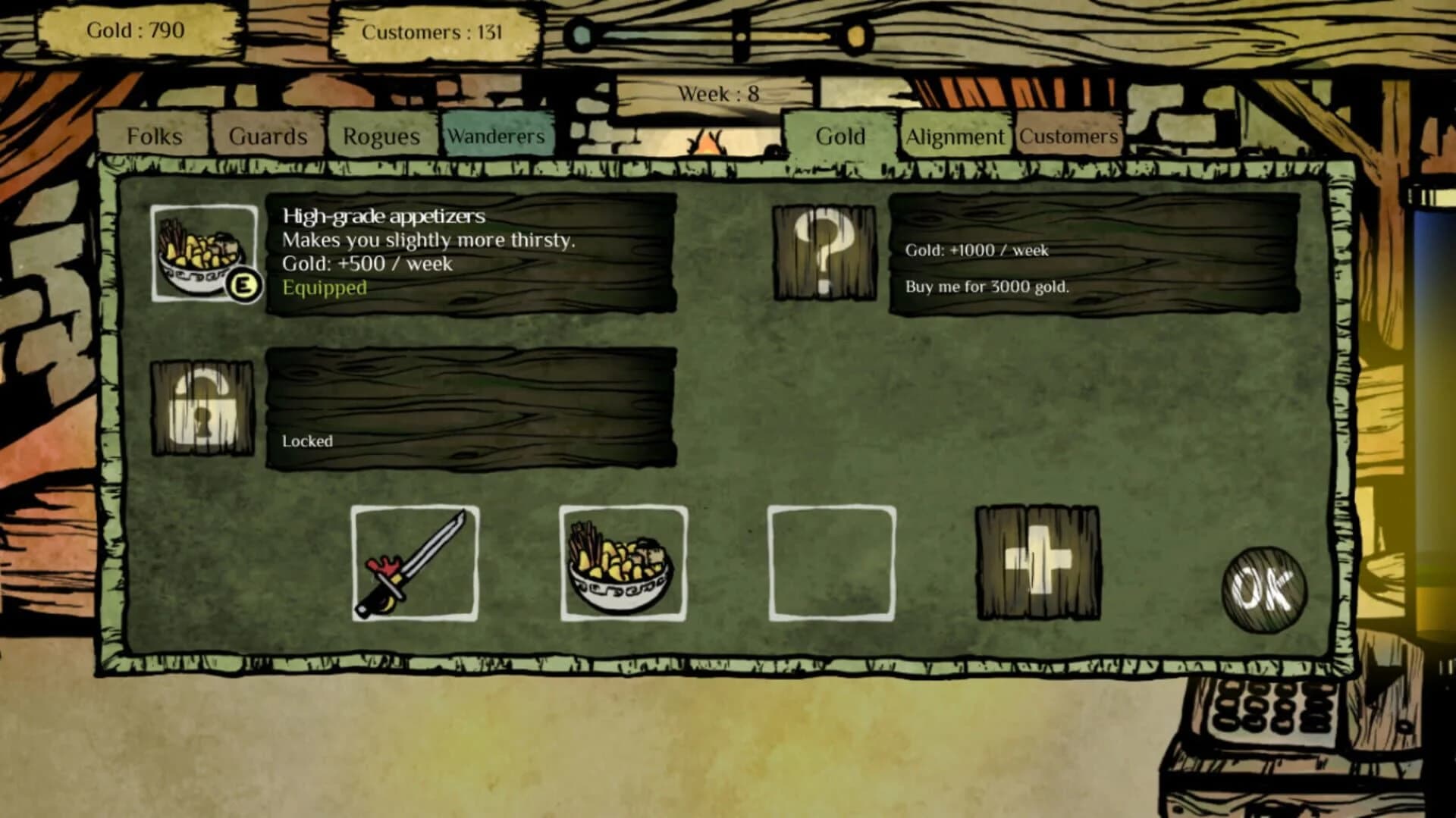1456x818 pixels.
Task: Confirm with the OK button
Action: click(1263, 588)
